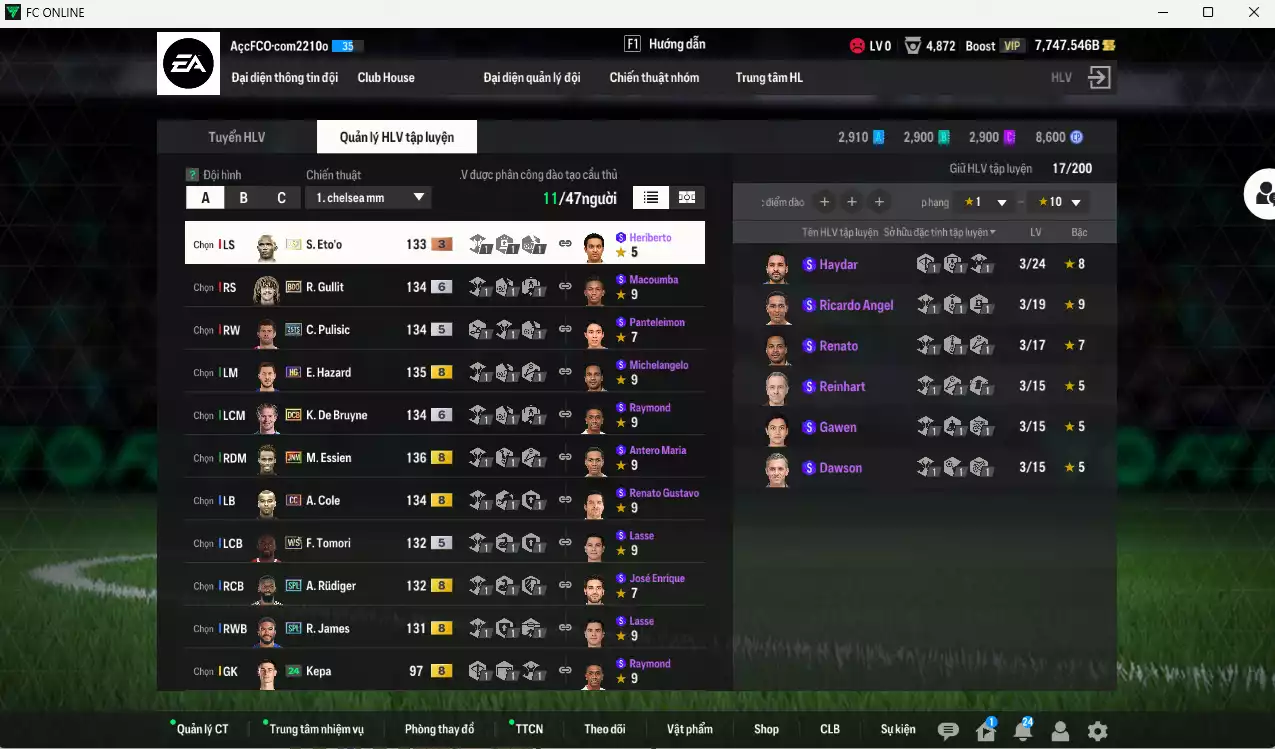Open the chat speech bubble icon
1275x749 pixels.
[x=948, y=731]
